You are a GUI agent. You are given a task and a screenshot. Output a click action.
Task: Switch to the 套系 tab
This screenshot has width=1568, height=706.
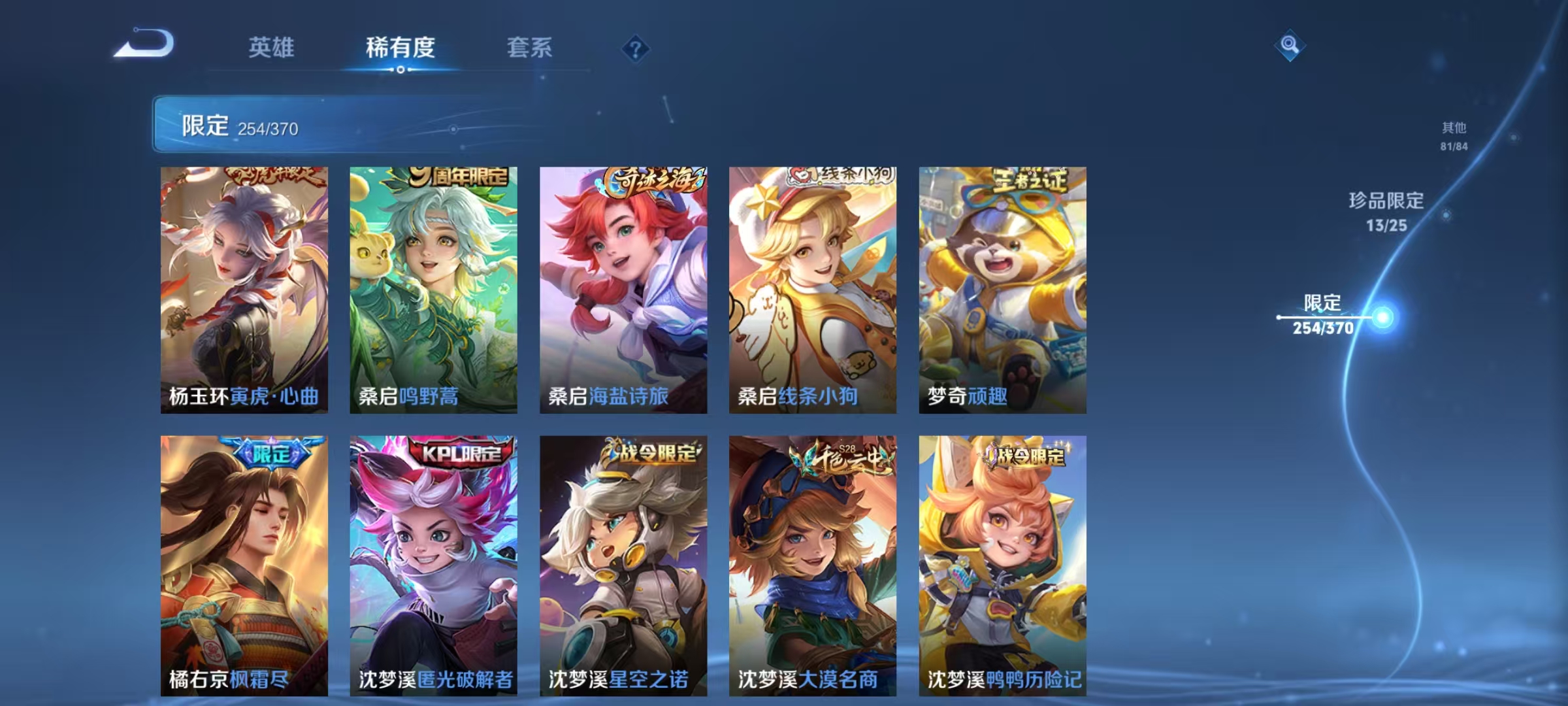pyautogui.click(x=530, y=47)
